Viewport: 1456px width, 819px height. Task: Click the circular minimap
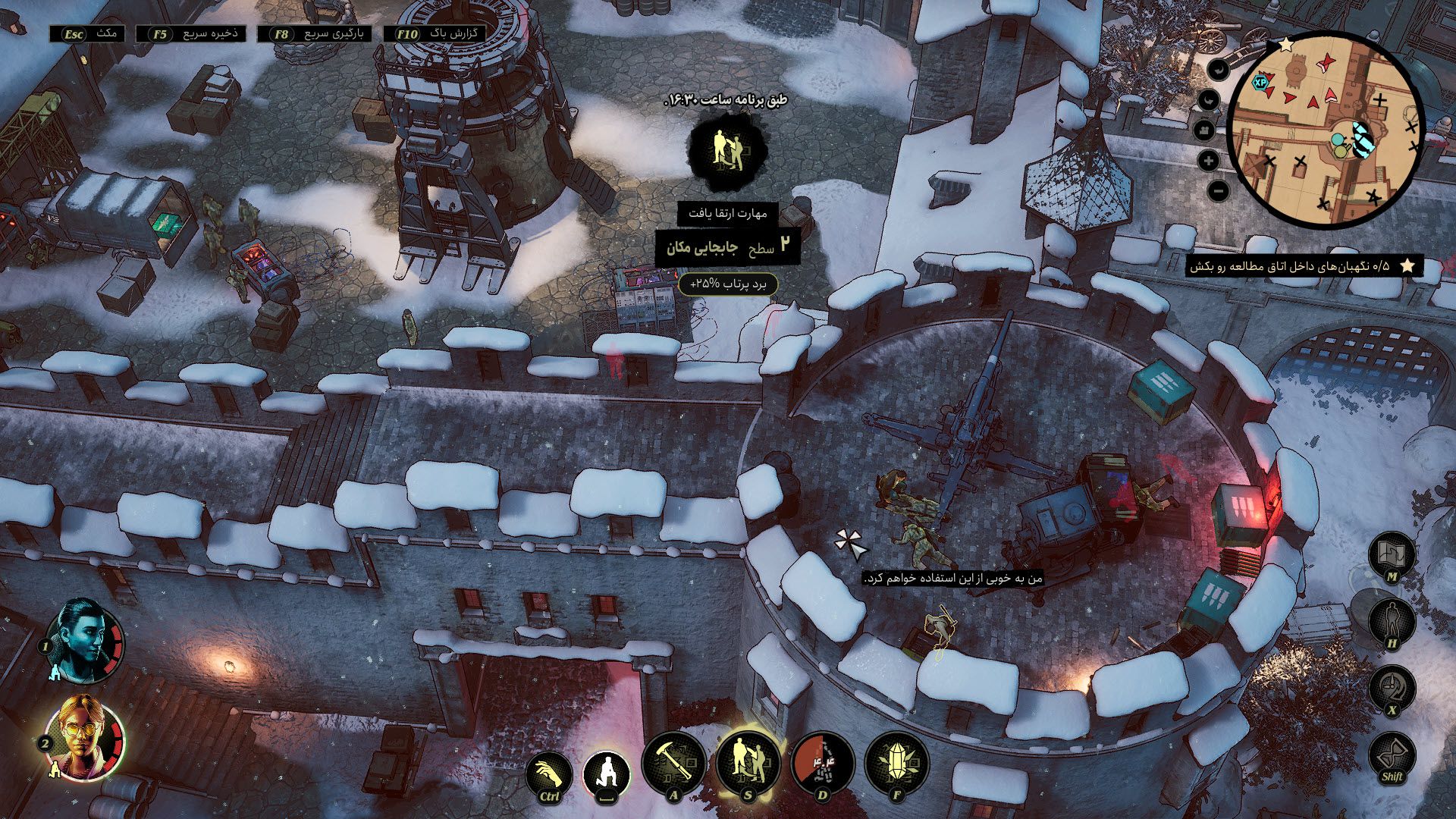pos(1326,130)
